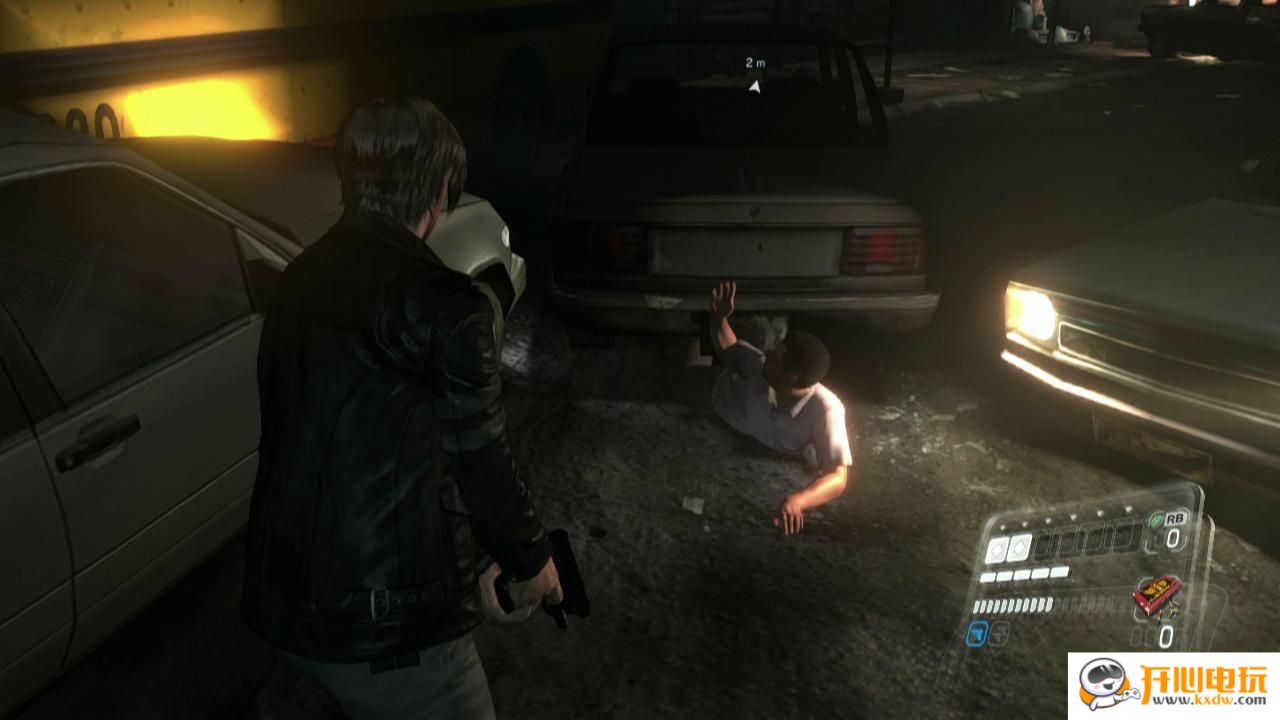Viewport: 1280px width, 720px height.
Task: Open the kxdw.com watermark logo
Action: pos(1172,686)
